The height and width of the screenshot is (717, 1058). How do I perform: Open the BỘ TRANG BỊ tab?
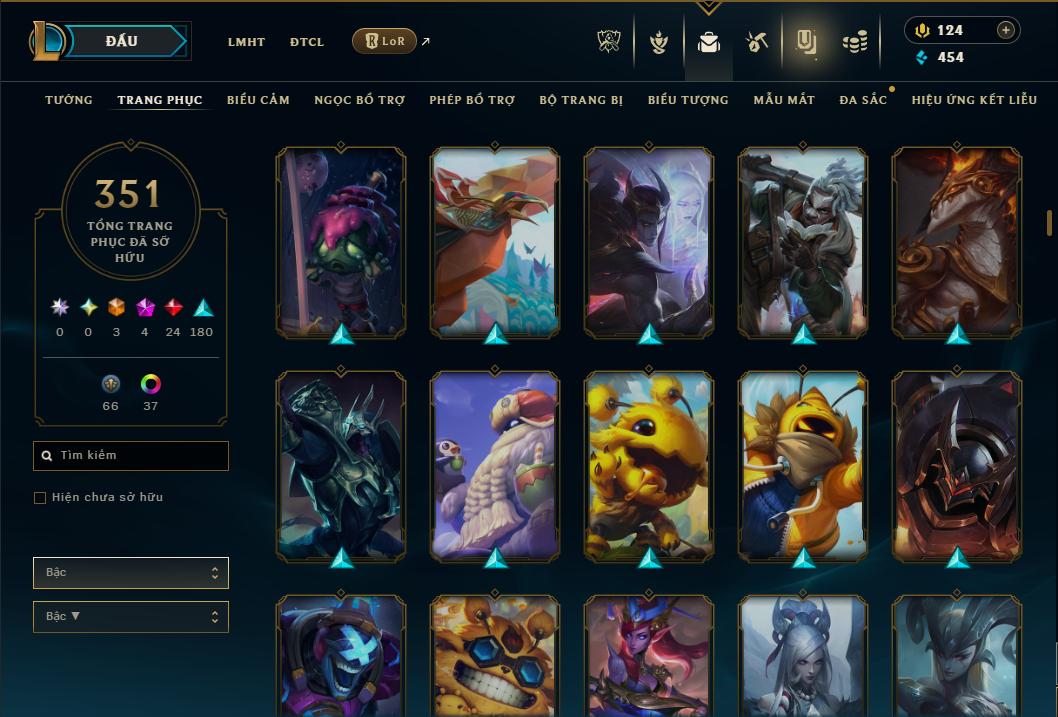(581, 100)
